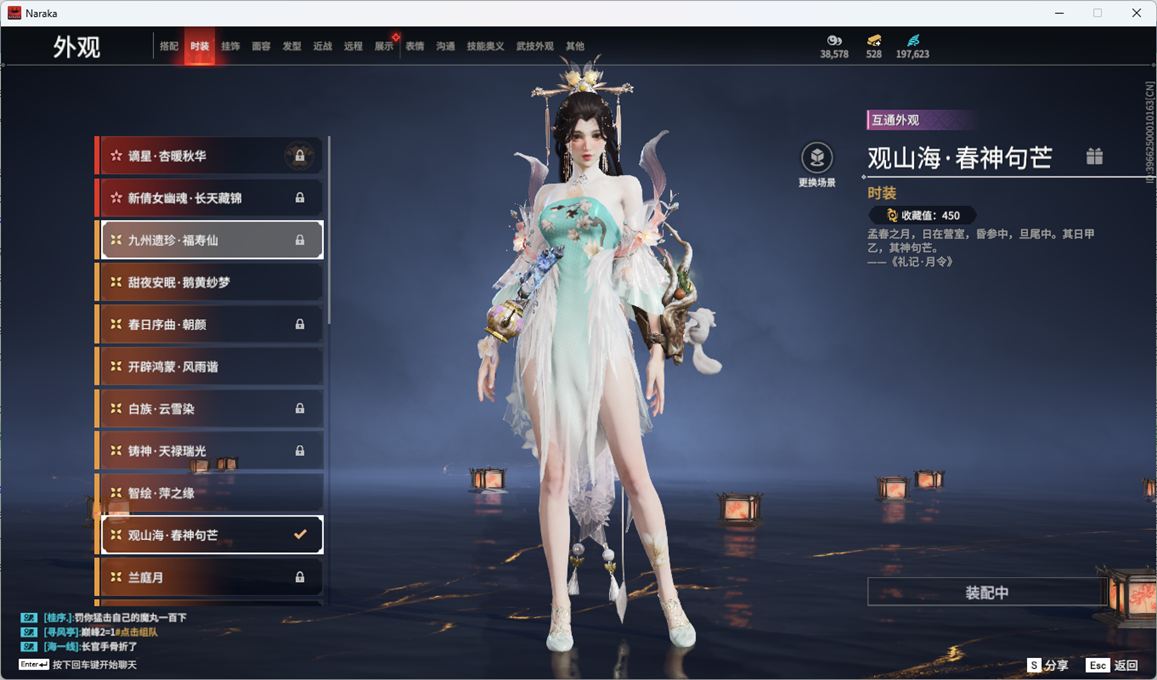Close the Naraka window
This screenshot has height=680, width=1157.
(1136, 13)
